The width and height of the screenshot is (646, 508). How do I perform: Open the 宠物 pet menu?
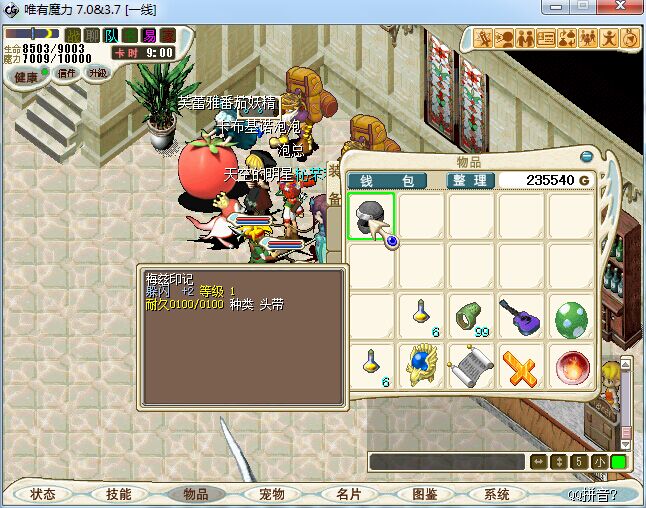272,494
